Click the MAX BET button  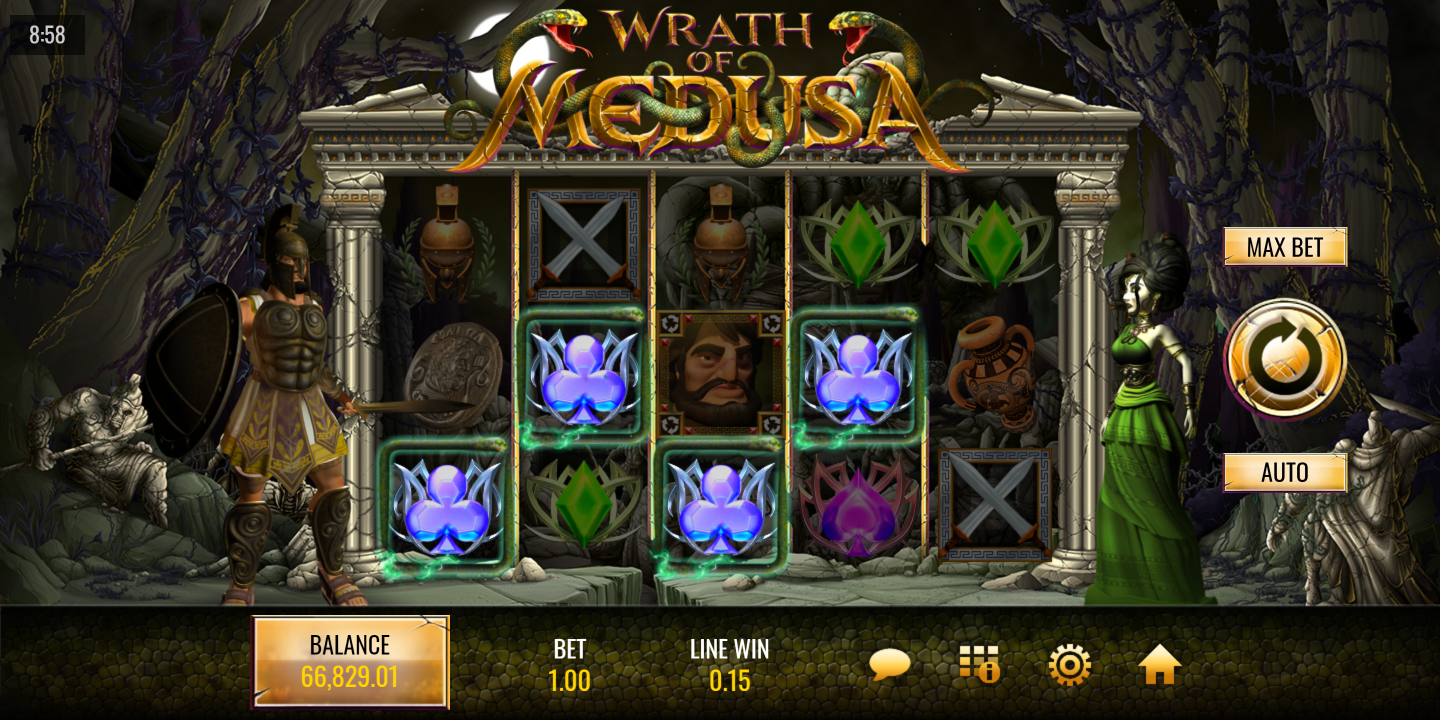point(1285,247)
